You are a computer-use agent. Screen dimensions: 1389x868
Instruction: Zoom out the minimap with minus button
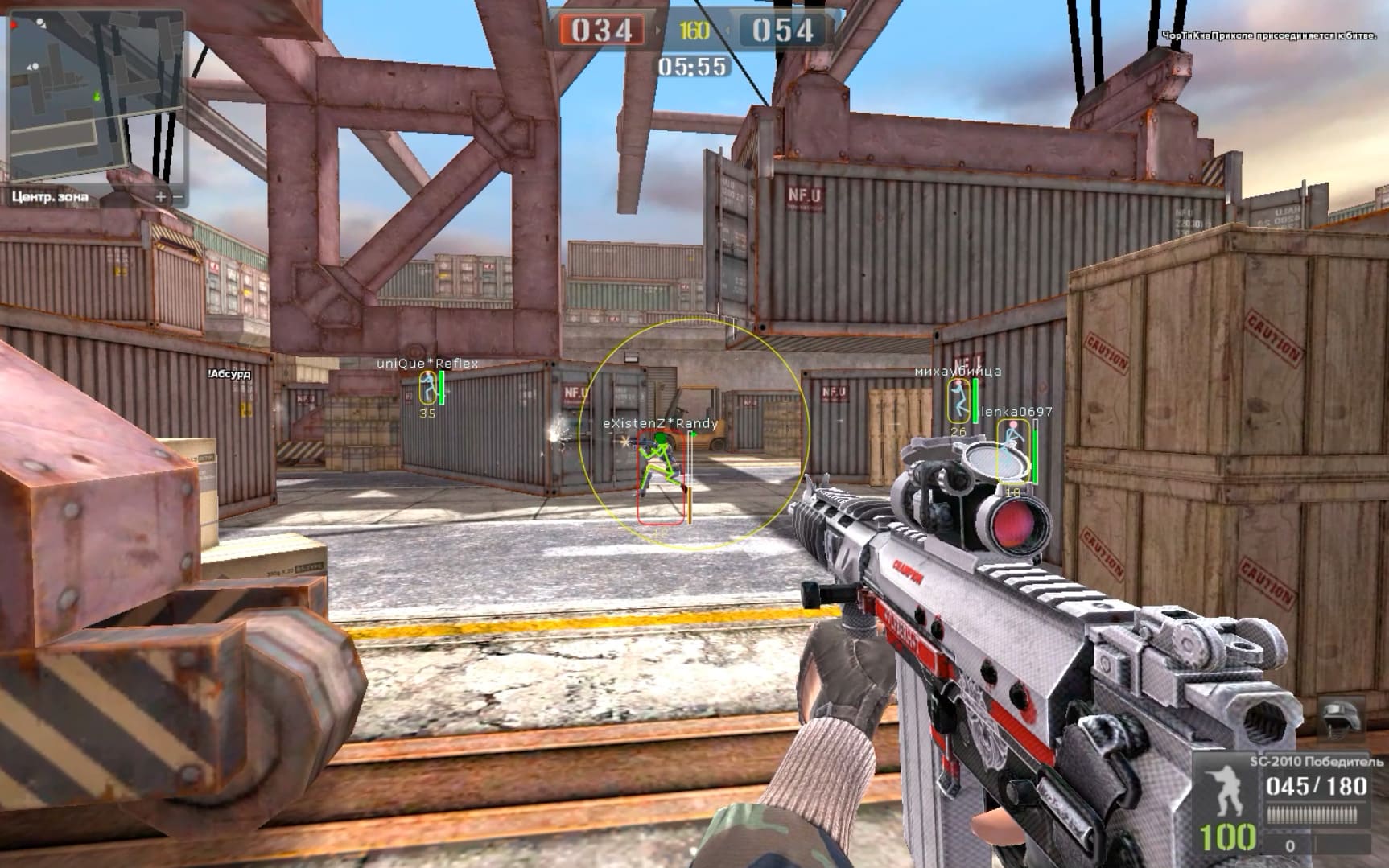tap(179, 196)
